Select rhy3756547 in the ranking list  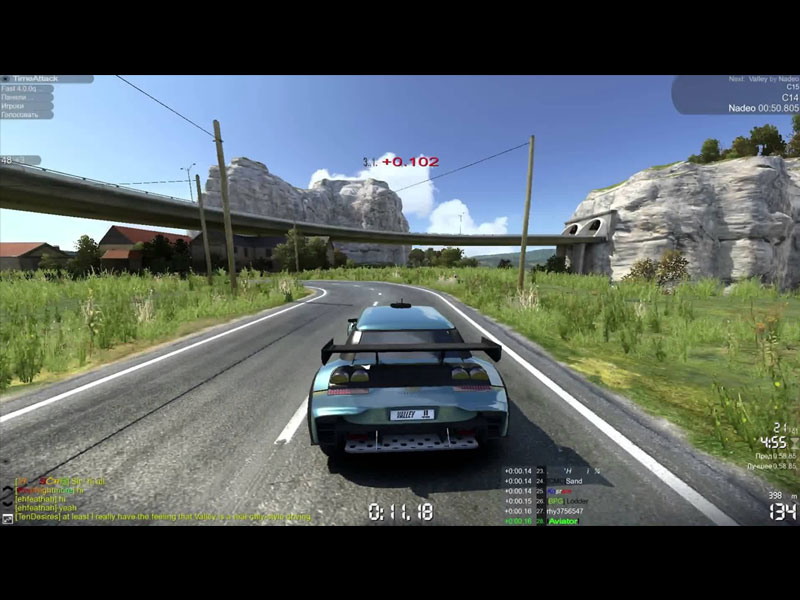pyautogui.click(x=565, y=511)
